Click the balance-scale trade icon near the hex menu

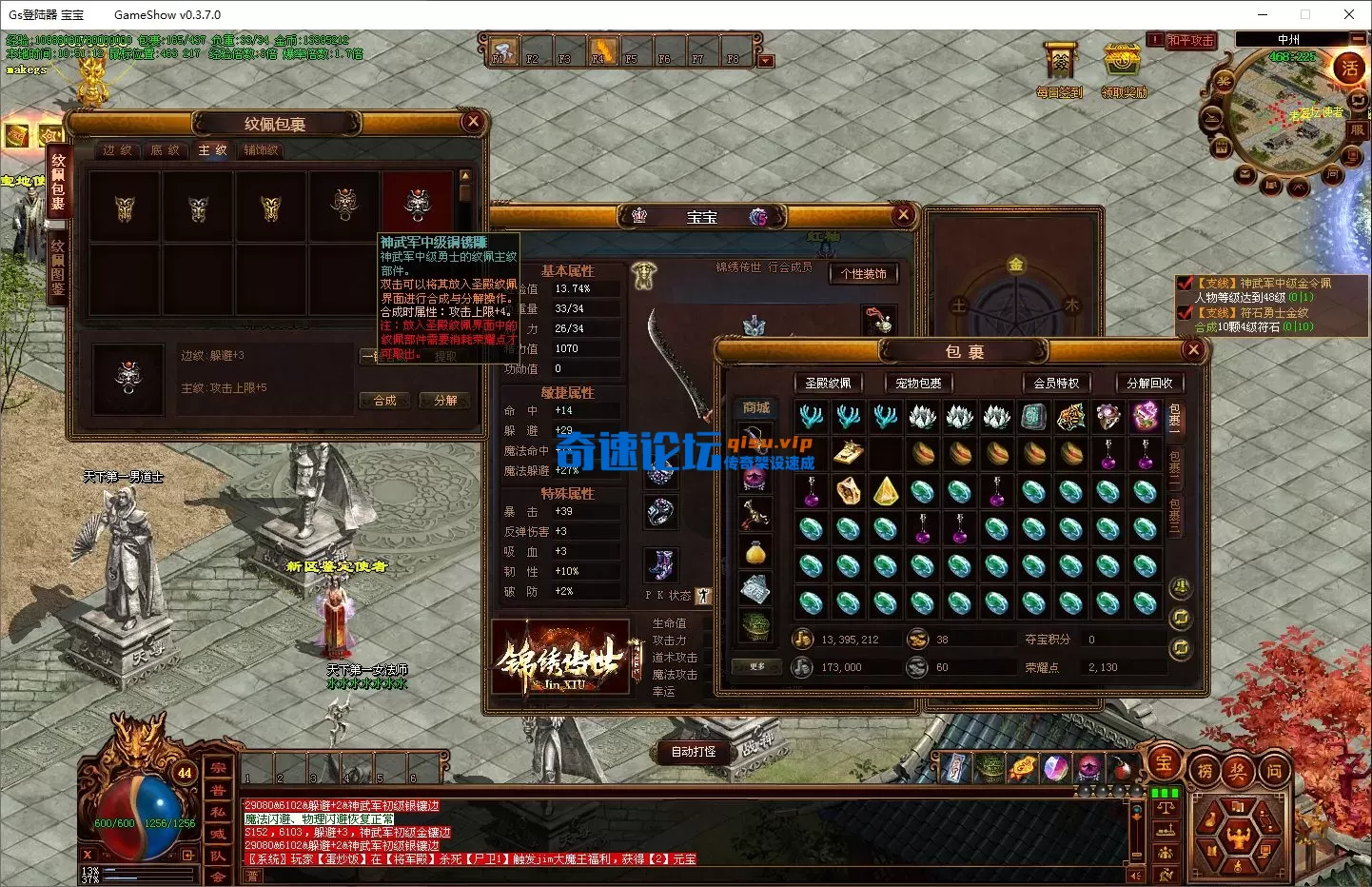point(1166,808)
